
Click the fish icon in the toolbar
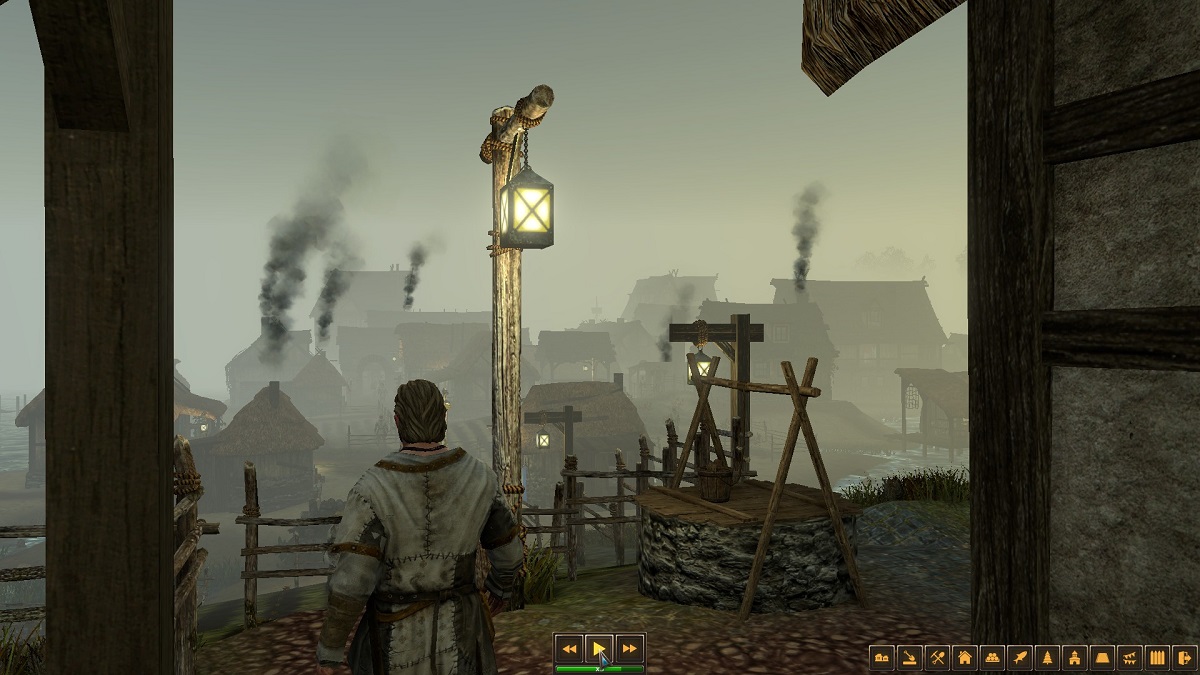(1020, 657)
